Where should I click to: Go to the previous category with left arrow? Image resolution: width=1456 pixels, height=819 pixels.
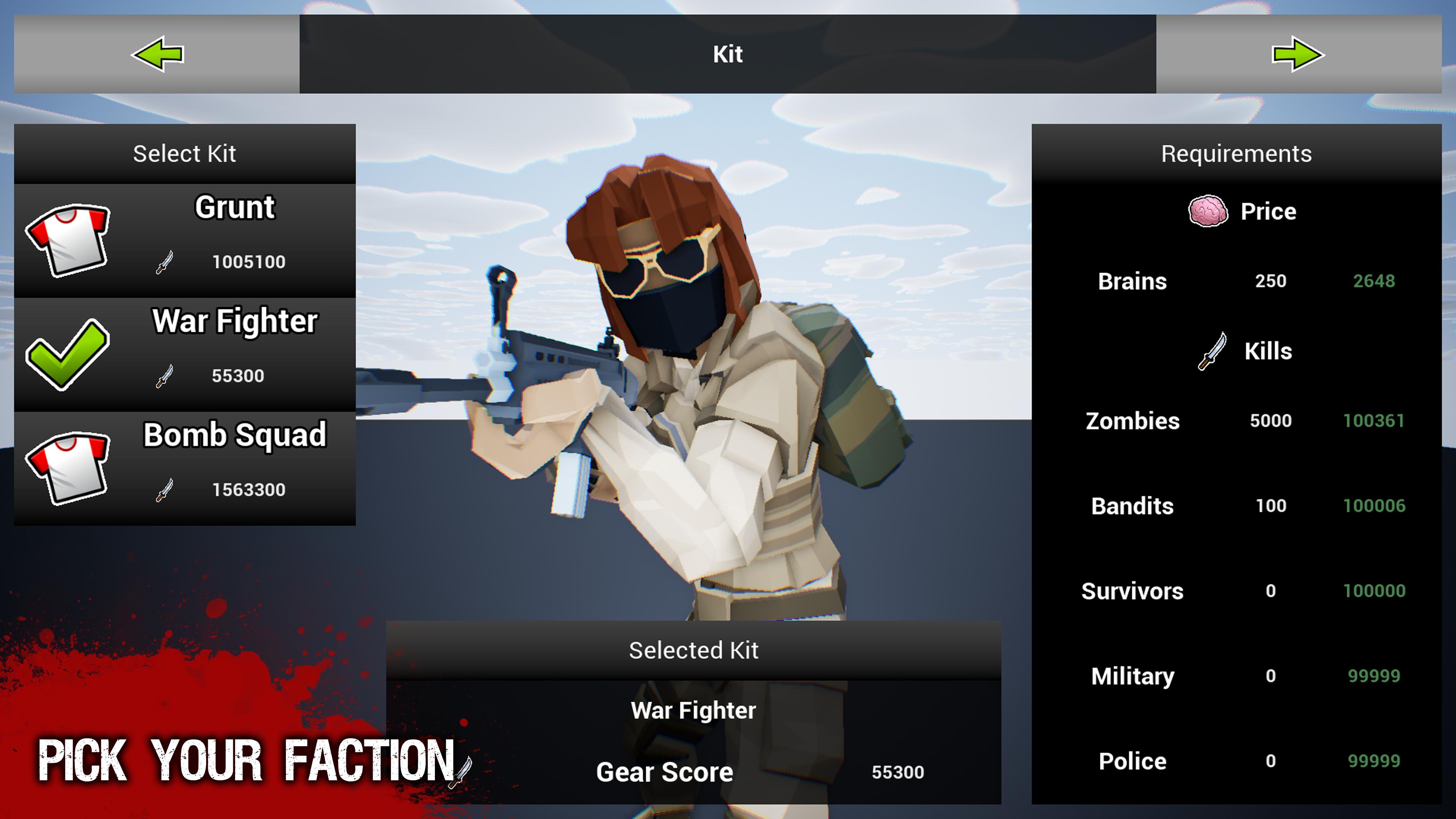157,54
